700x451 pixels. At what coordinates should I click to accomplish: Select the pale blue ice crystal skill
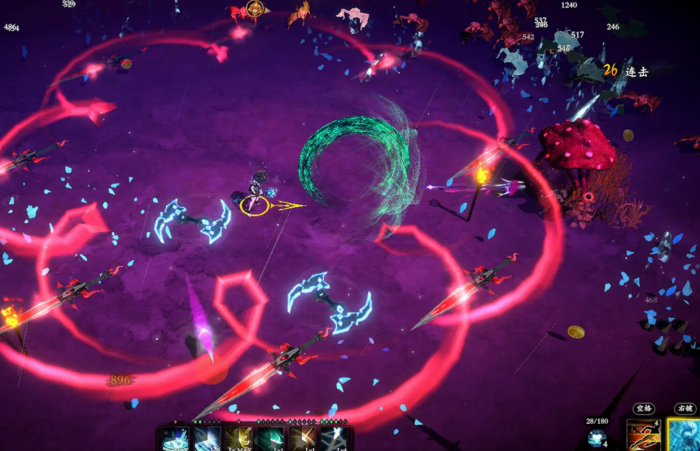pos(175,439)
